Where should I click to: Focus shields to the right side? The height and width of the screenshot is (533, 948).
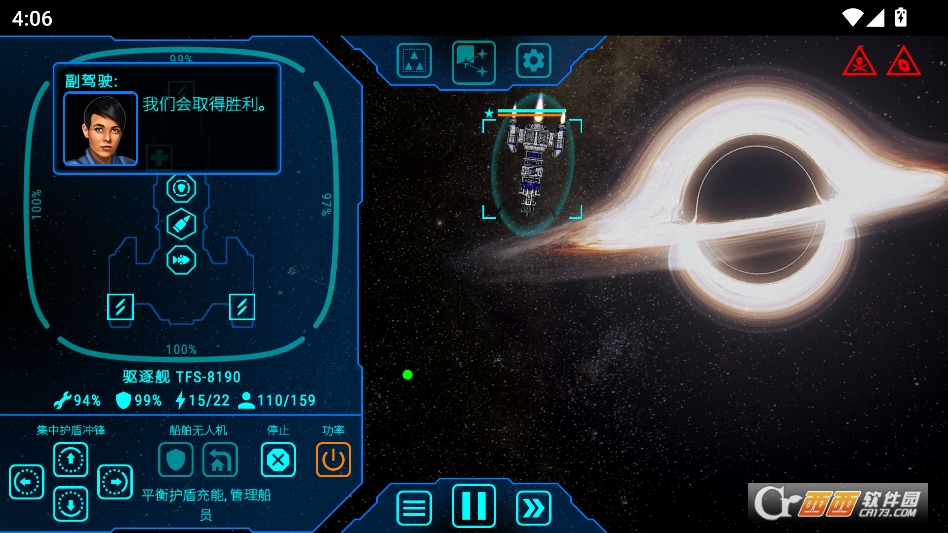point(115,482)
